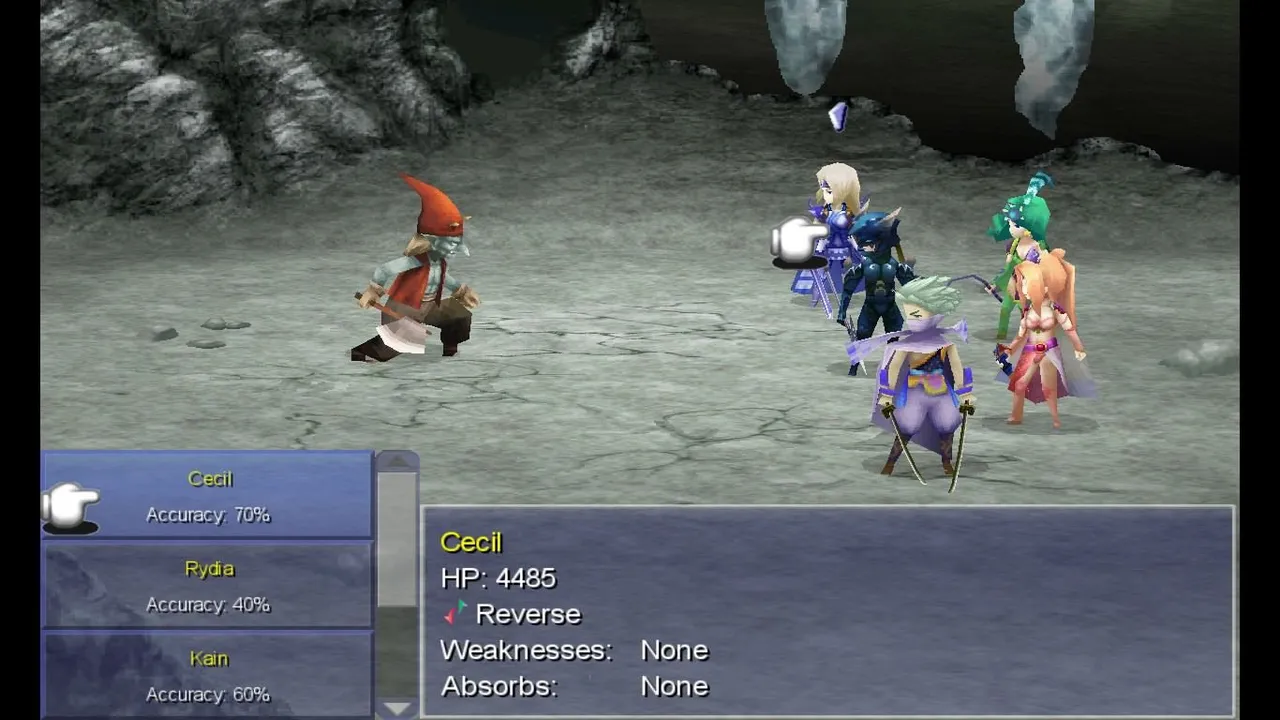Click the target list's up arrow
Viewport: 1280px width, 720px height.
click(x=397, y=461)
